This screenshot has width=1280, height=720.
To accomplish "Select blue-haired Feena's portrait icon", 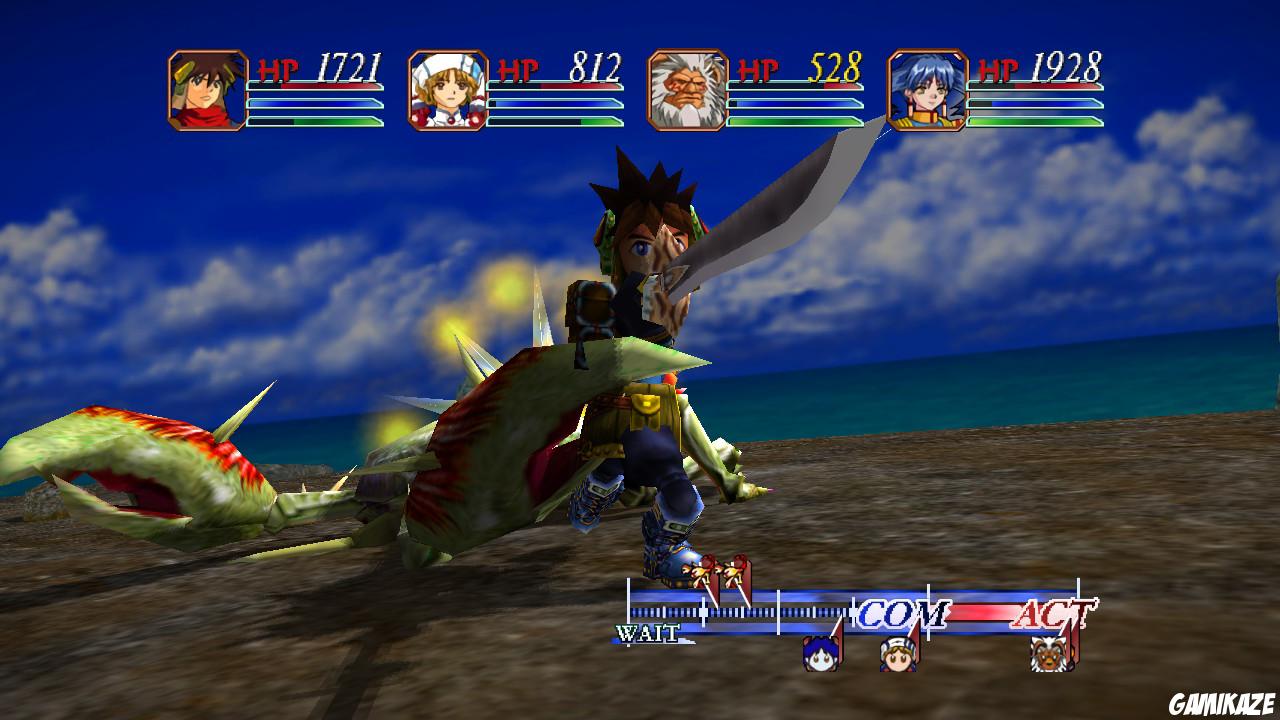I will coord(927,88).
